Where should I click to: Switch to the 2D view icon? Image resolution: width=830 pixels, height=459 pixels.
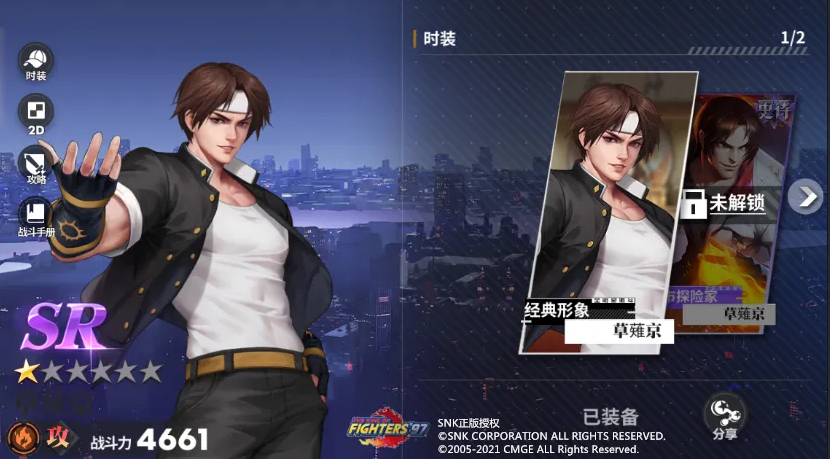[36, 113]
